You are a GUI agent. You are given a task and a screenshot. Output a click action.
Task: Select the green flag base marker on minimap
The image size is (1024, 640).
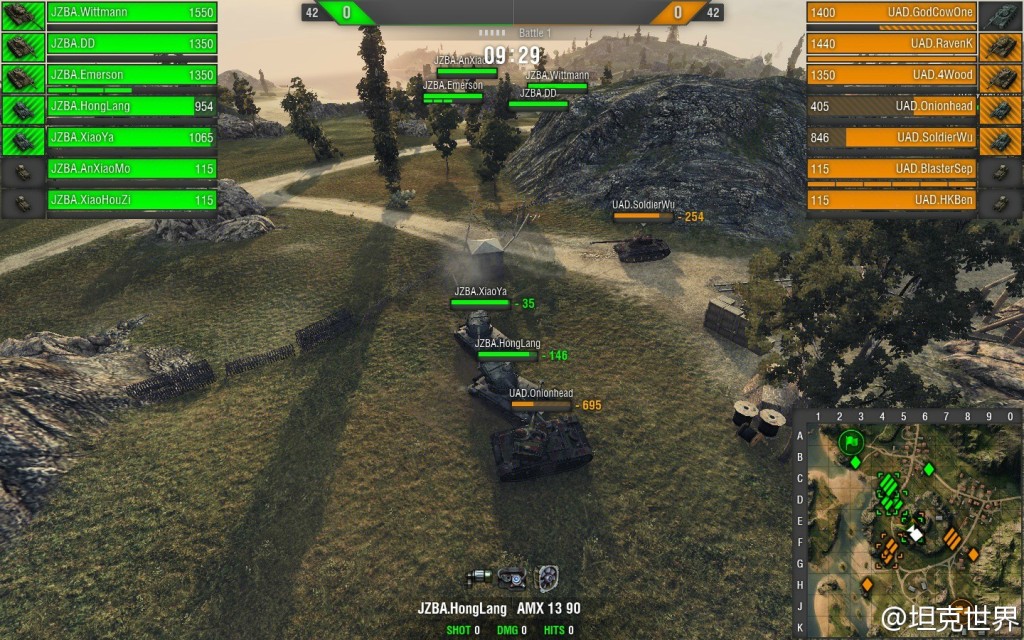(851, 440)
